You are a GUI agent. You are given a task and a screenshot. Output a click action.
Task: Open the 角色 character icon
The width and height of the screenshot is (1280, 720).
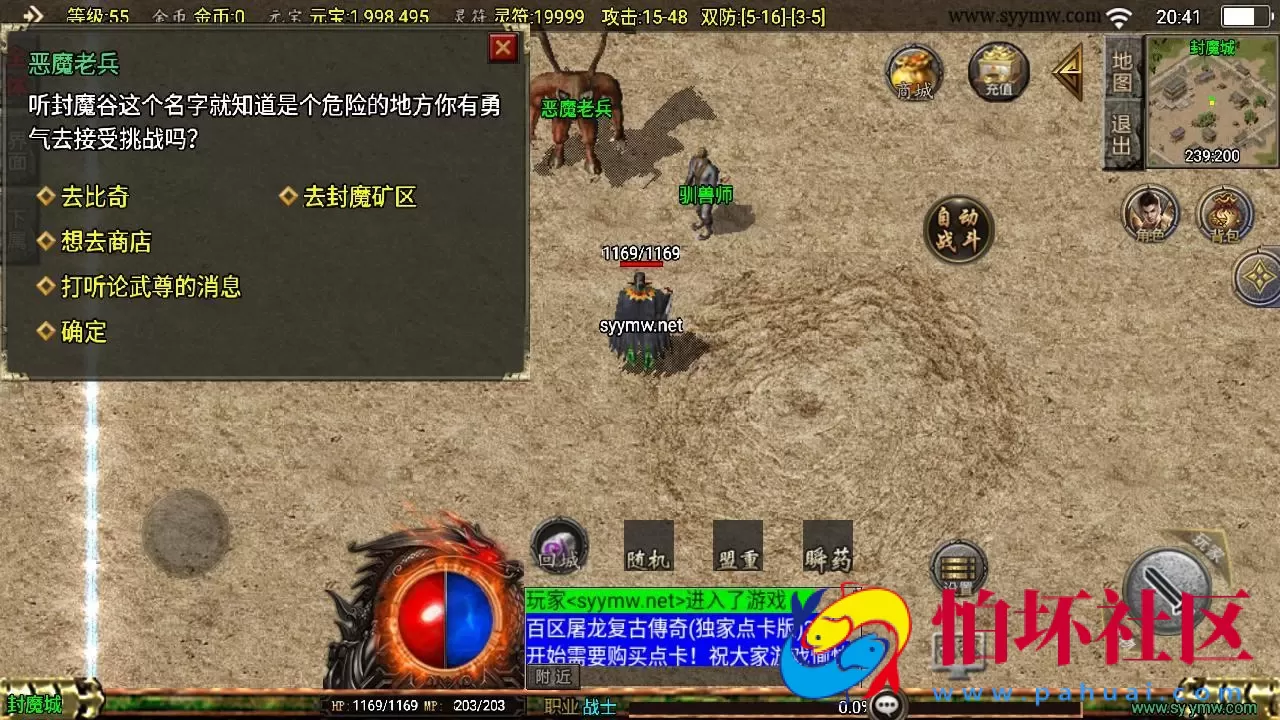pos(1148,214)
